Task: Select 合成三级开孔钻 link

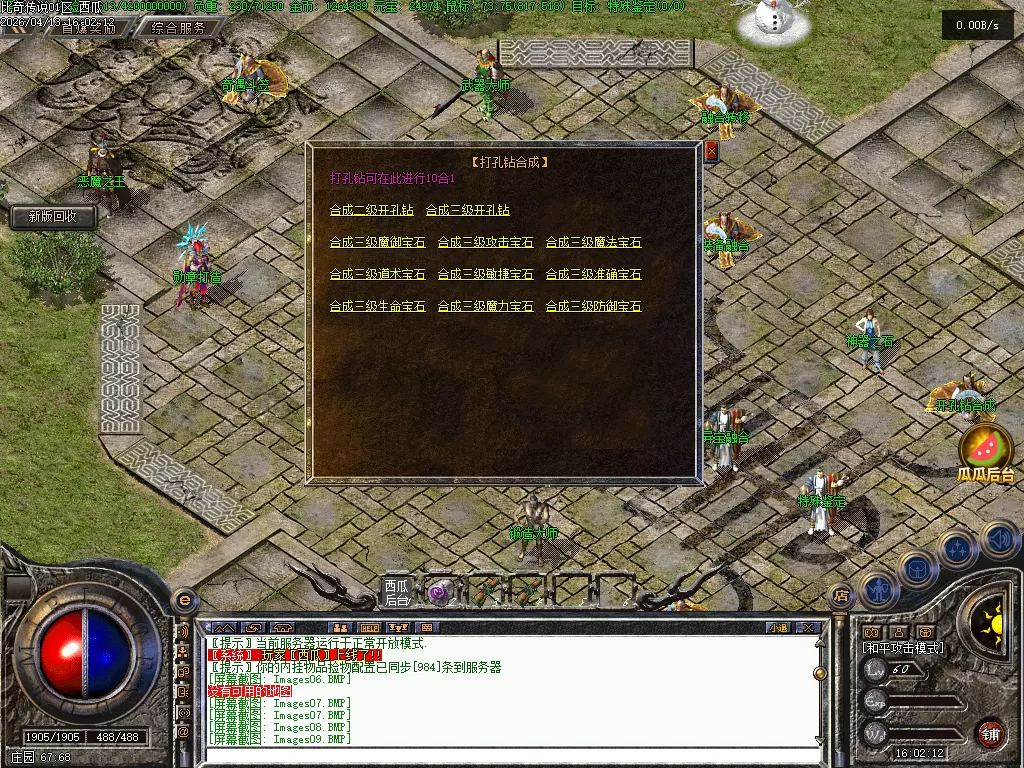Action: click(467, 210)
